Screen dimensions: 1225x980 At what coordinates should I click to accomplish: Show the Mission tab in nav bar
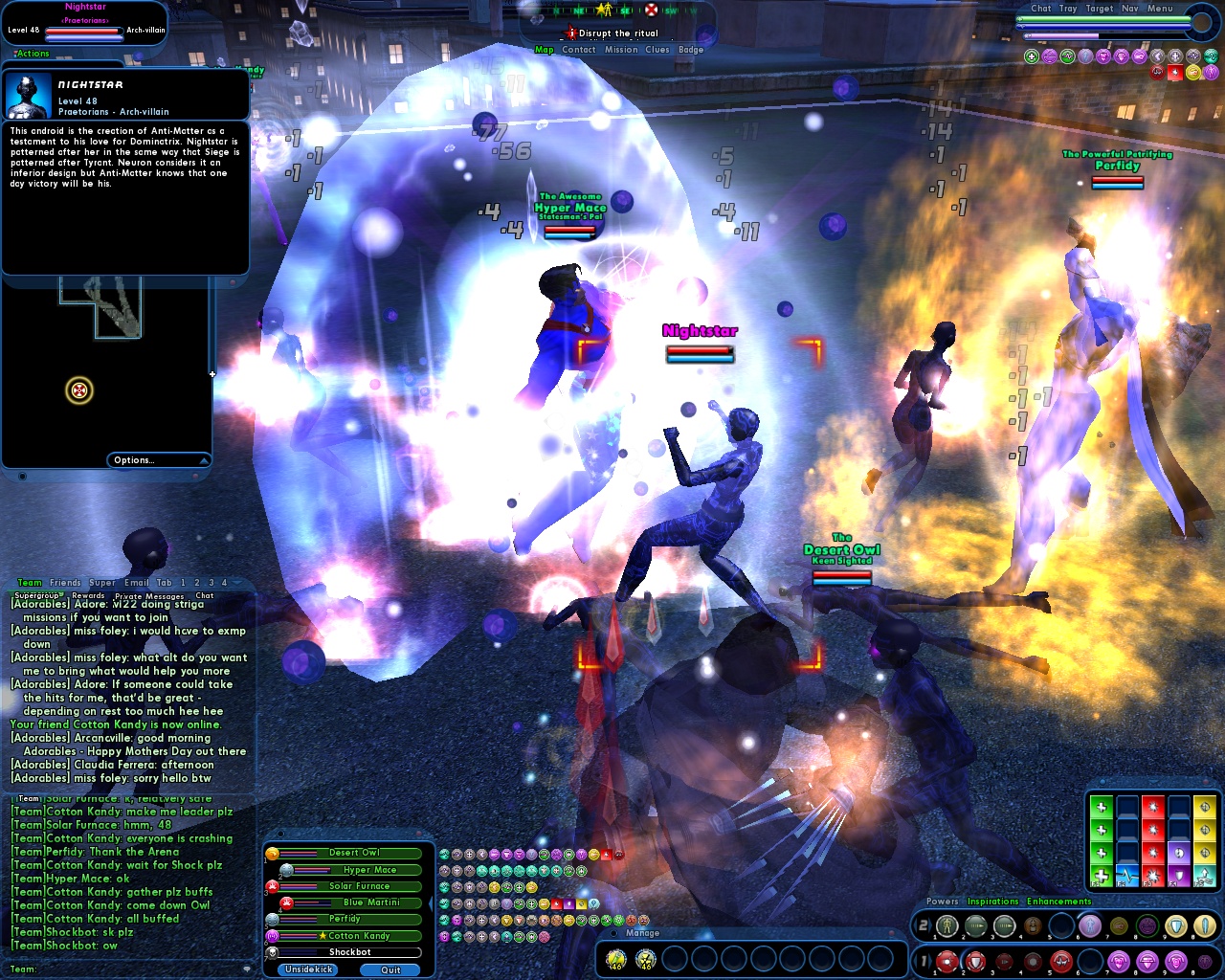click(621, 50)
